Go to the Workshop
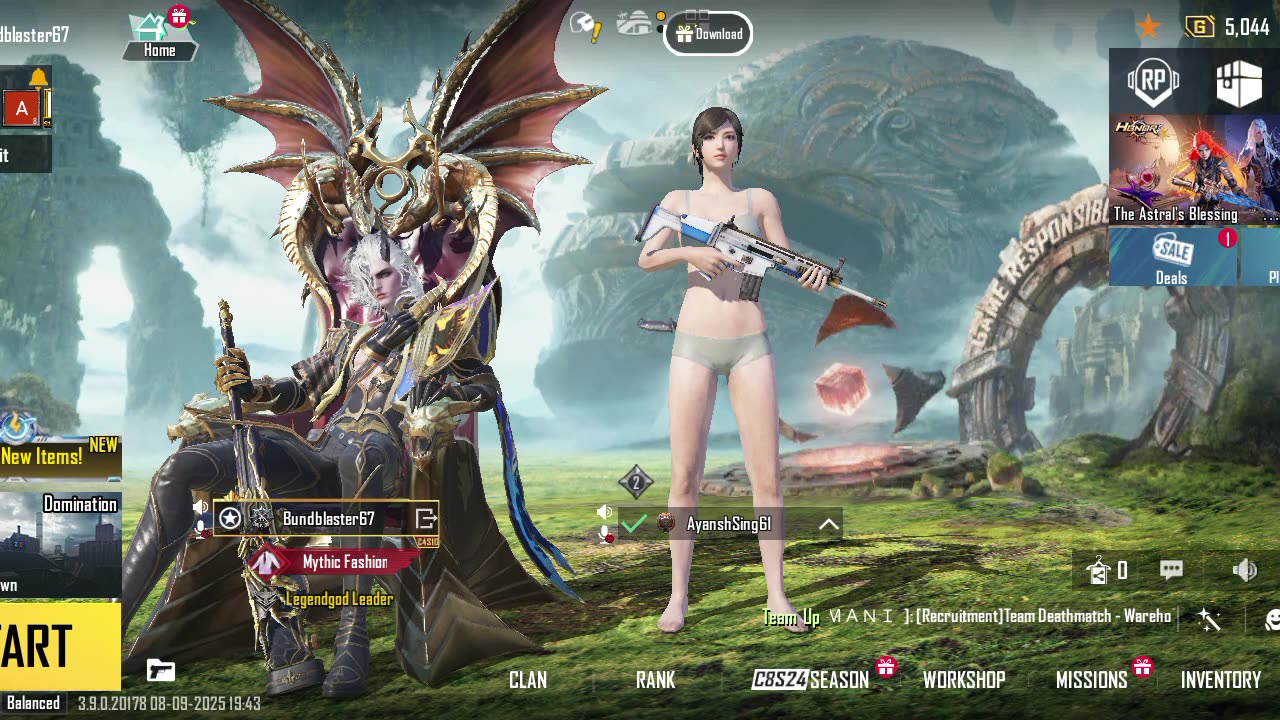 coord(963,680)
